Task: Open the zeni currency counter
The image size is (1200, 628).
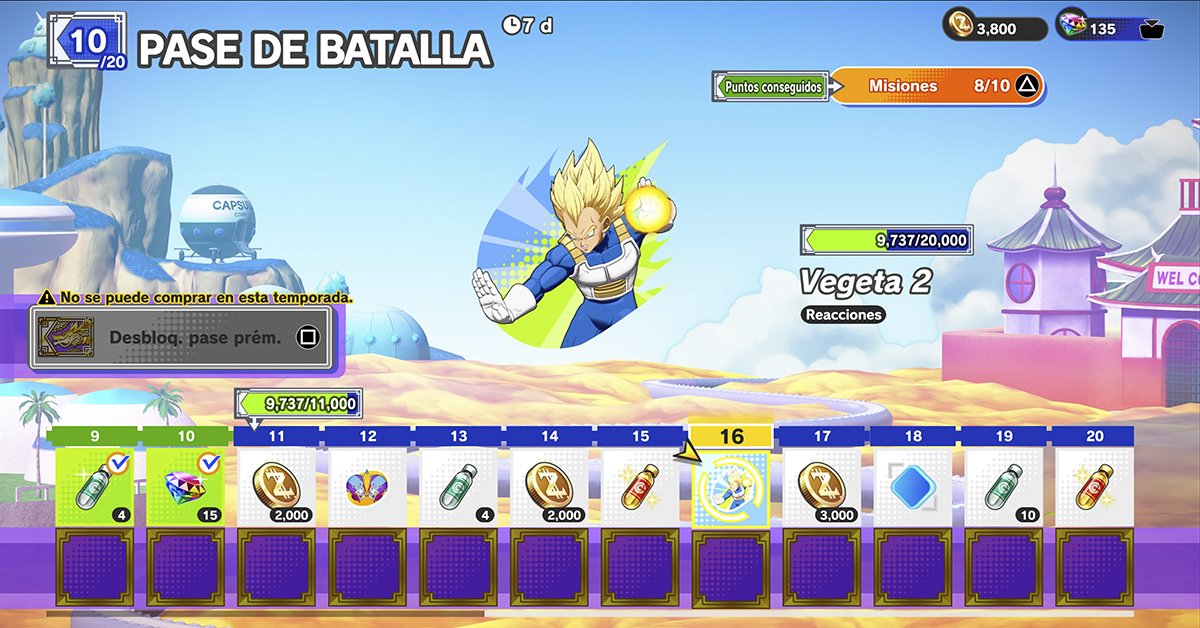Action: tap(994, 28)
